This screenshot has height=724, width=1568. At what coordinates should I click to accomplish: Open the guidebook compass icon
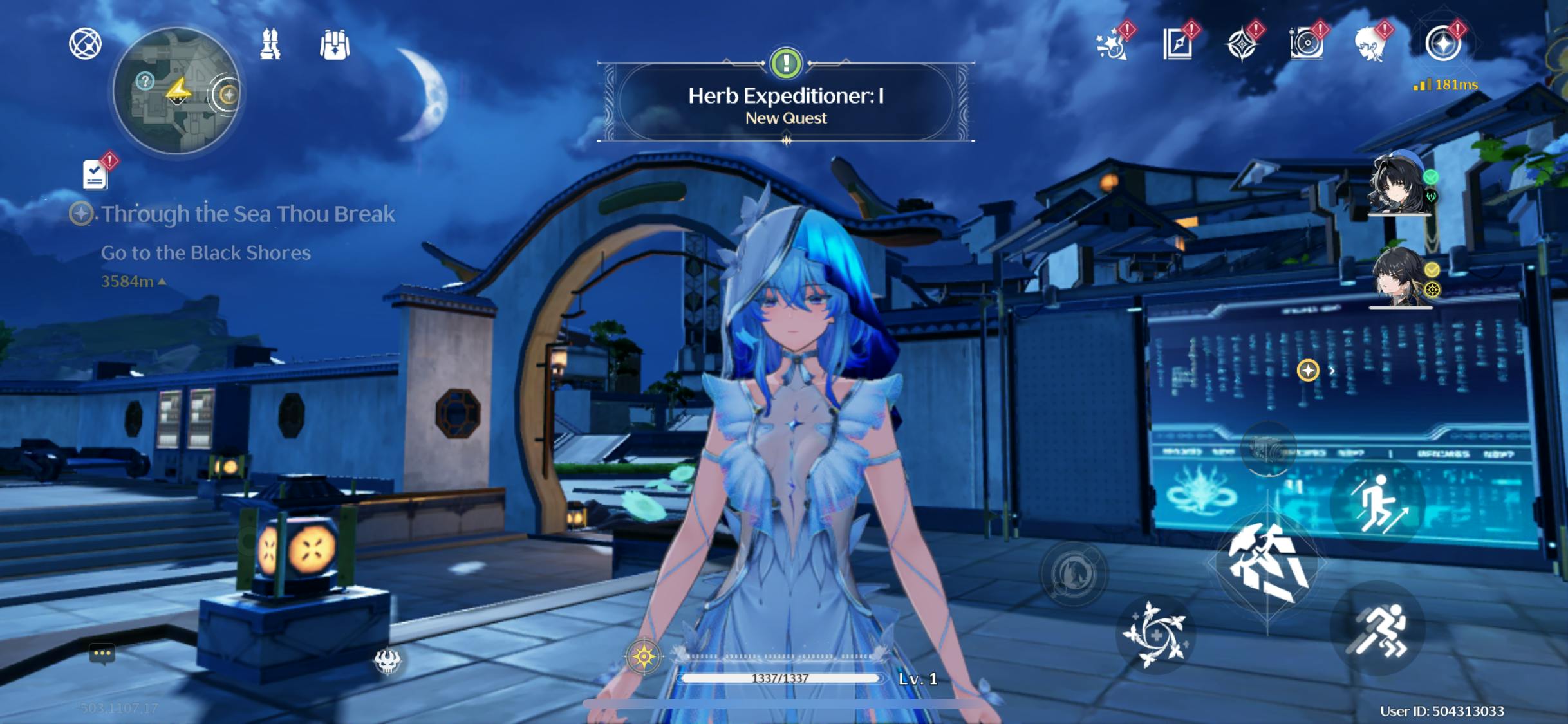(1178, 45)
